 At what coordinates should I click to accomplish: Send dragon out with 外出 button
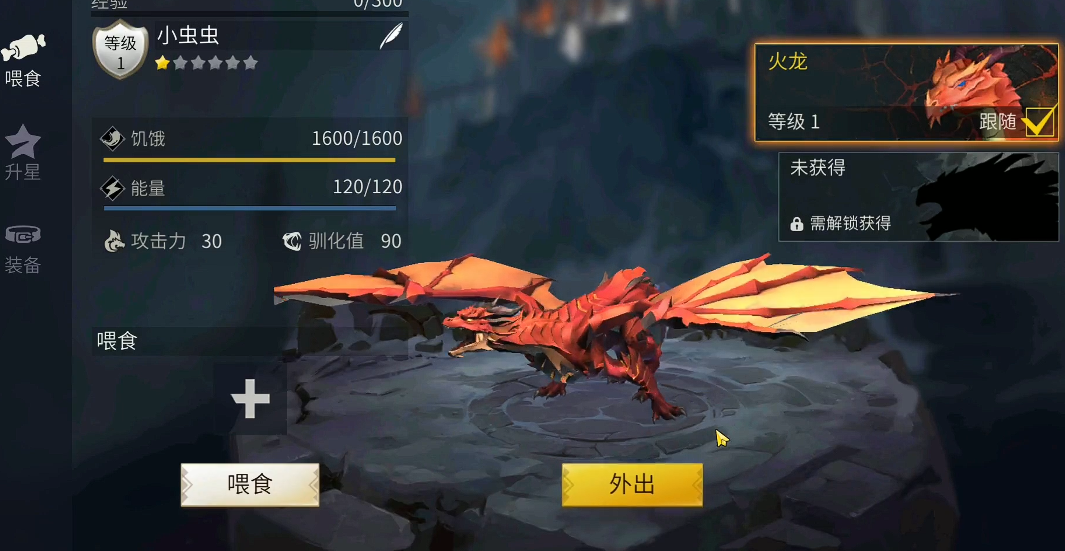[632, 485]
